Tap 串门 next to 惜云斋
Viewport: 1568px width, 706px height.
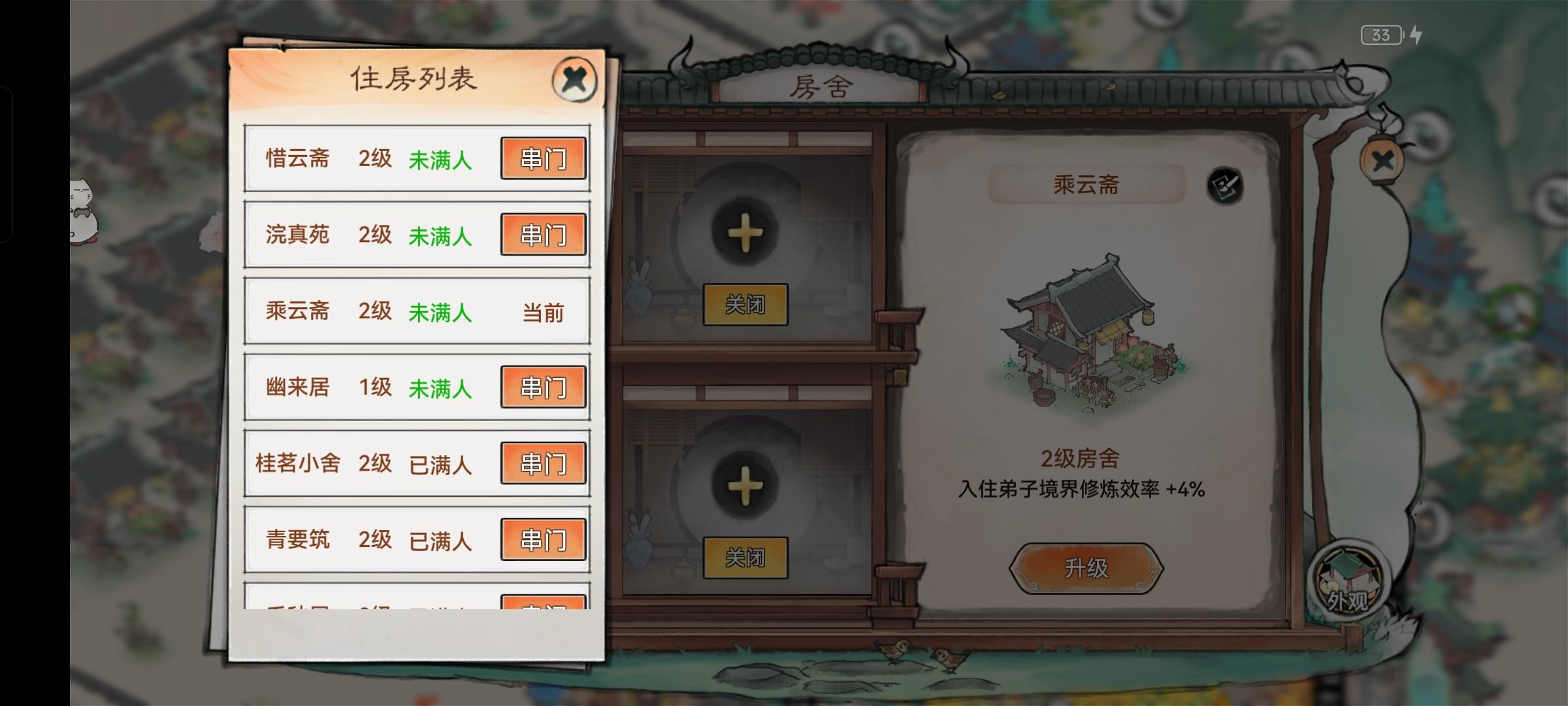click(544, 158)
